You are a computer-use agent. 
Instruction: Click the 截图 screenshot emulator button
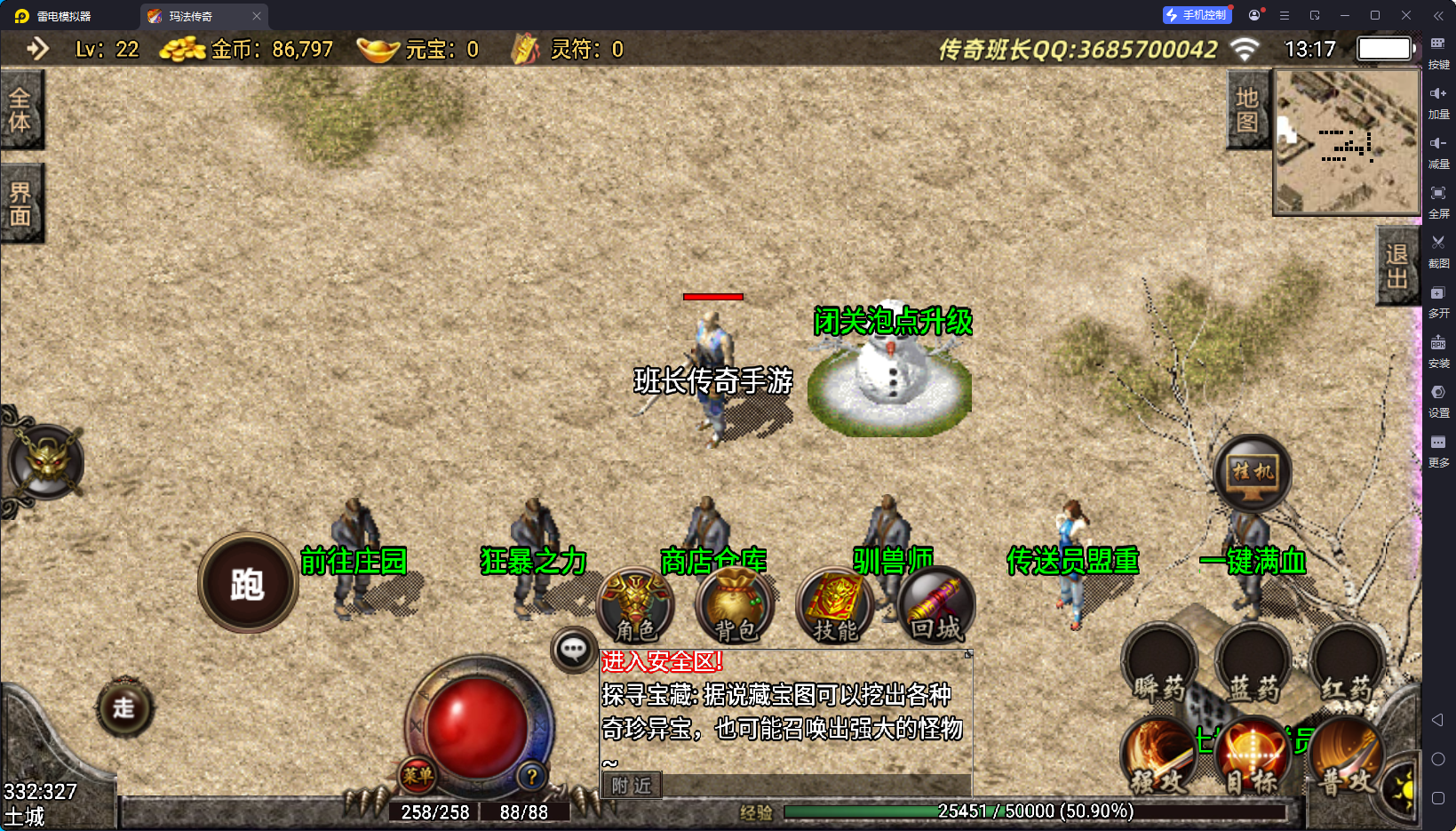point(1438,250)
